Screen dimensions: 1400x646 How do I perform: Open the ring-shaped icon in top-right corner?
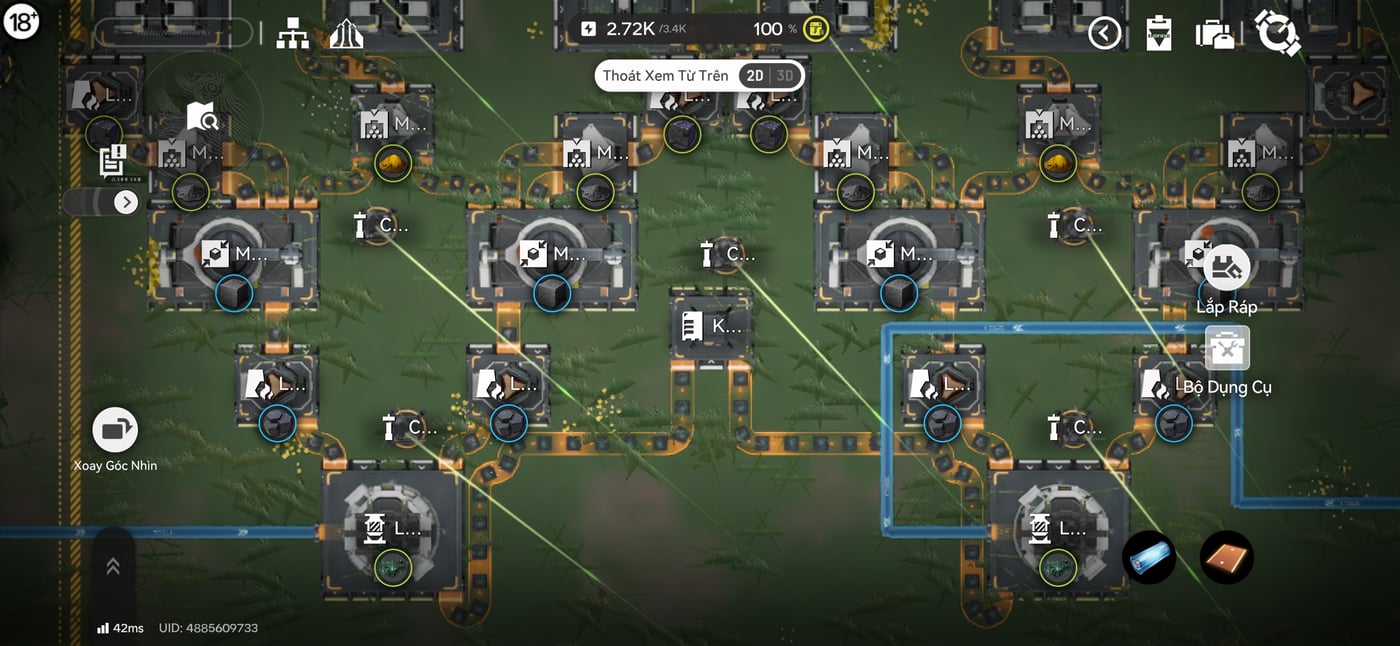pyautogui.click(x=1277, y=33)
